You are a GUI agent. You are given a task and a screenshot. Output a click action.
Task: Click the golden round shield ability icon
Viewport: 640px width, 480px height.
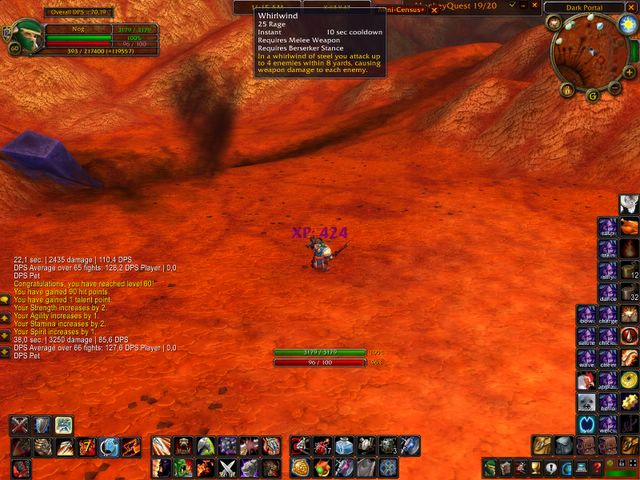pyautogui.click(x=300, y=467)
